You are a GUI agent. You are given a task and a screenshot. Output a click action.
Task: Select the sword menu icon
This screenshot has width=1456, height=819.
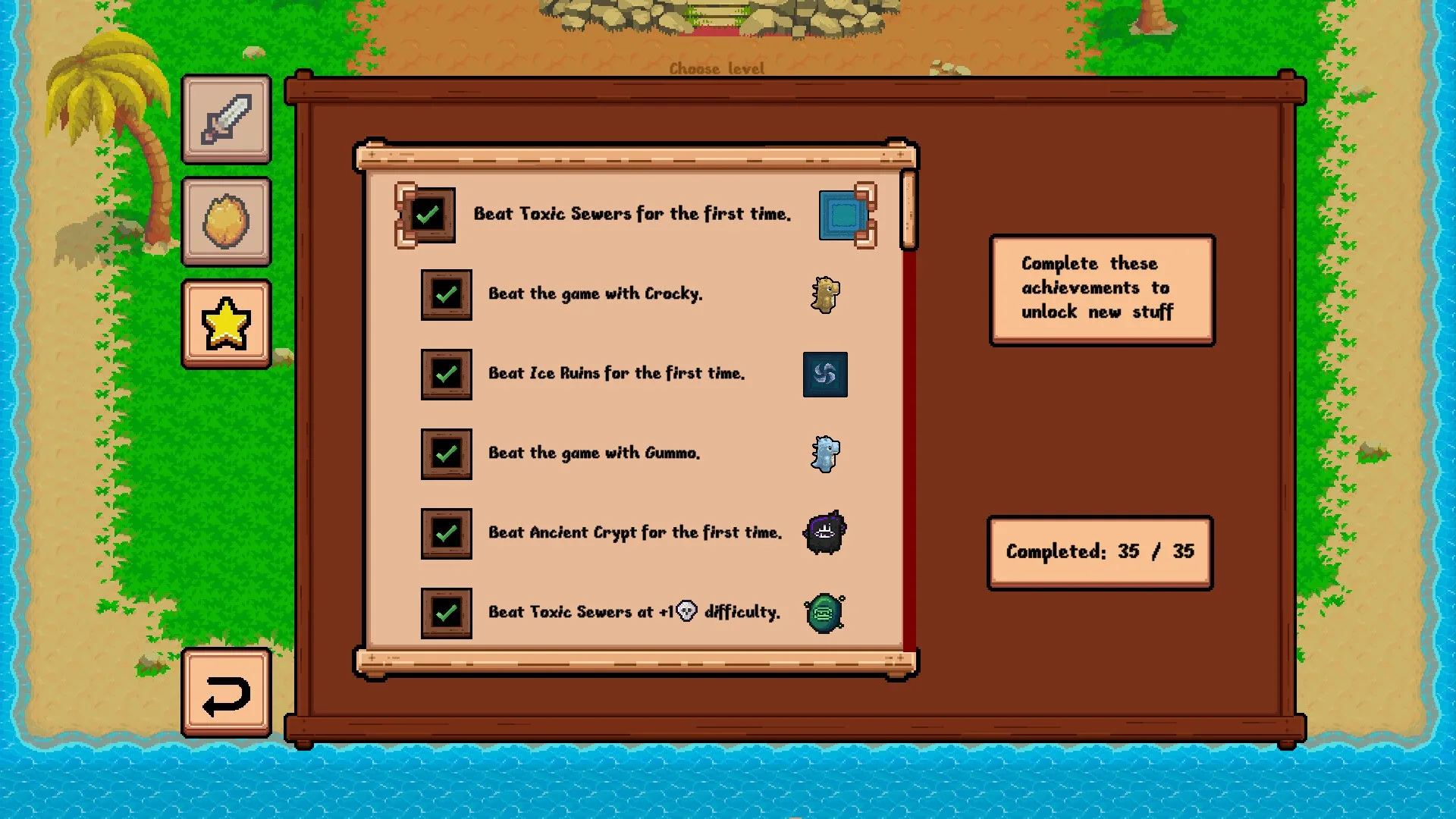tap(225, 120)
